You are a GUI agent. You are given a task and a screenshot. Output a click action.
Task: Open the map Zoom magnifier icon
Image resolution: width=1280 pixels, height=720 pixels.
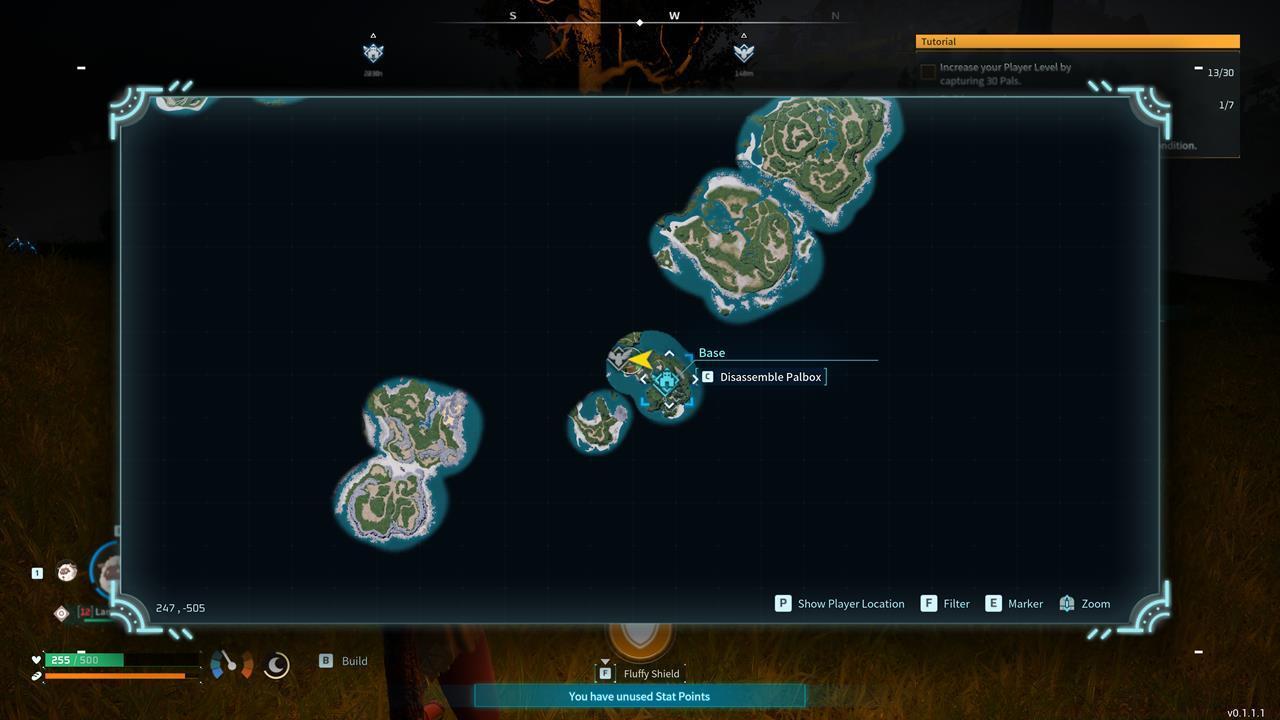click(1066, 603)
